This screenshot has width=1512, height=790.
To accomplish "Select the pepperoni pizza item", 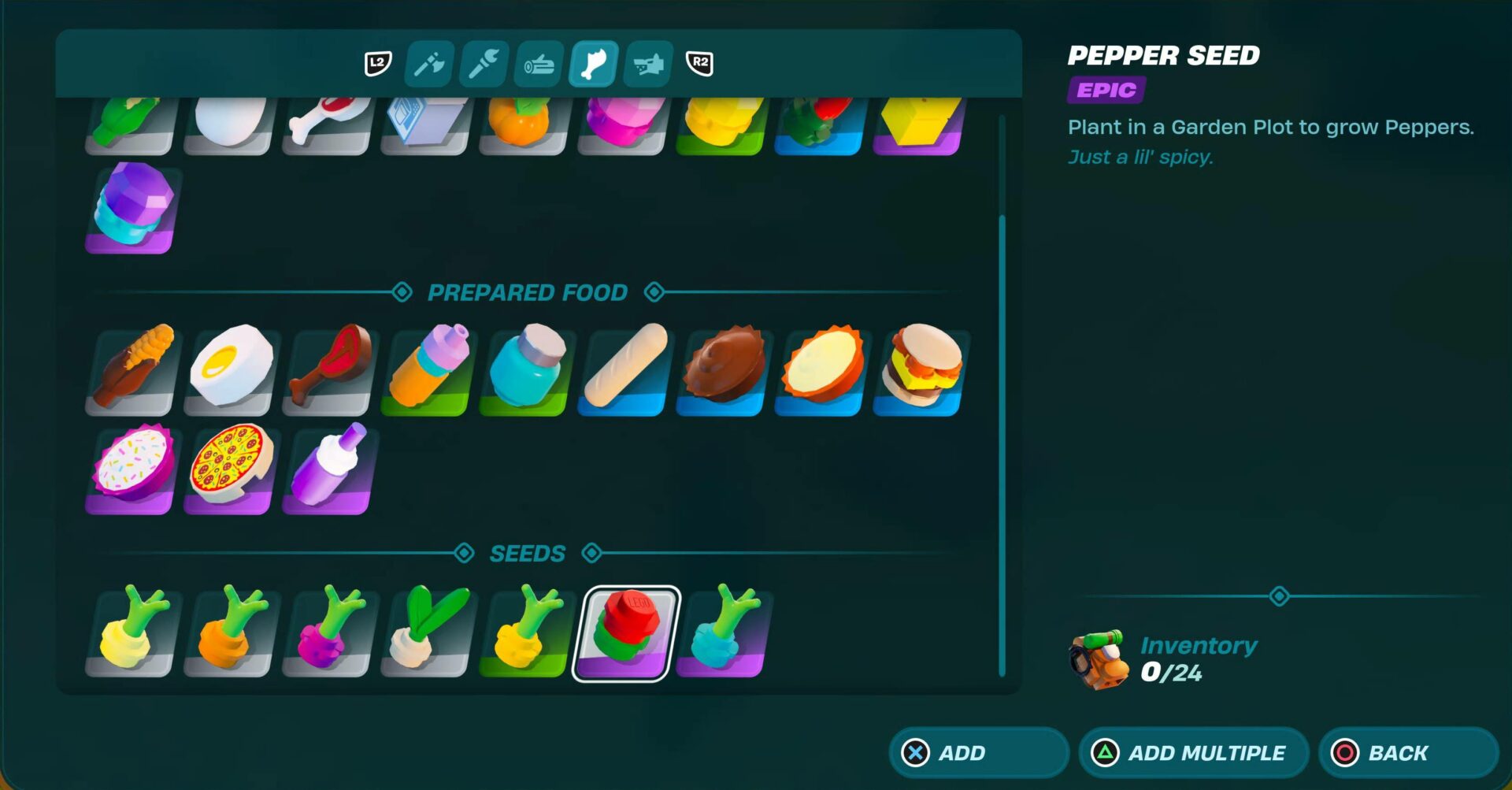I will point(228,469).
